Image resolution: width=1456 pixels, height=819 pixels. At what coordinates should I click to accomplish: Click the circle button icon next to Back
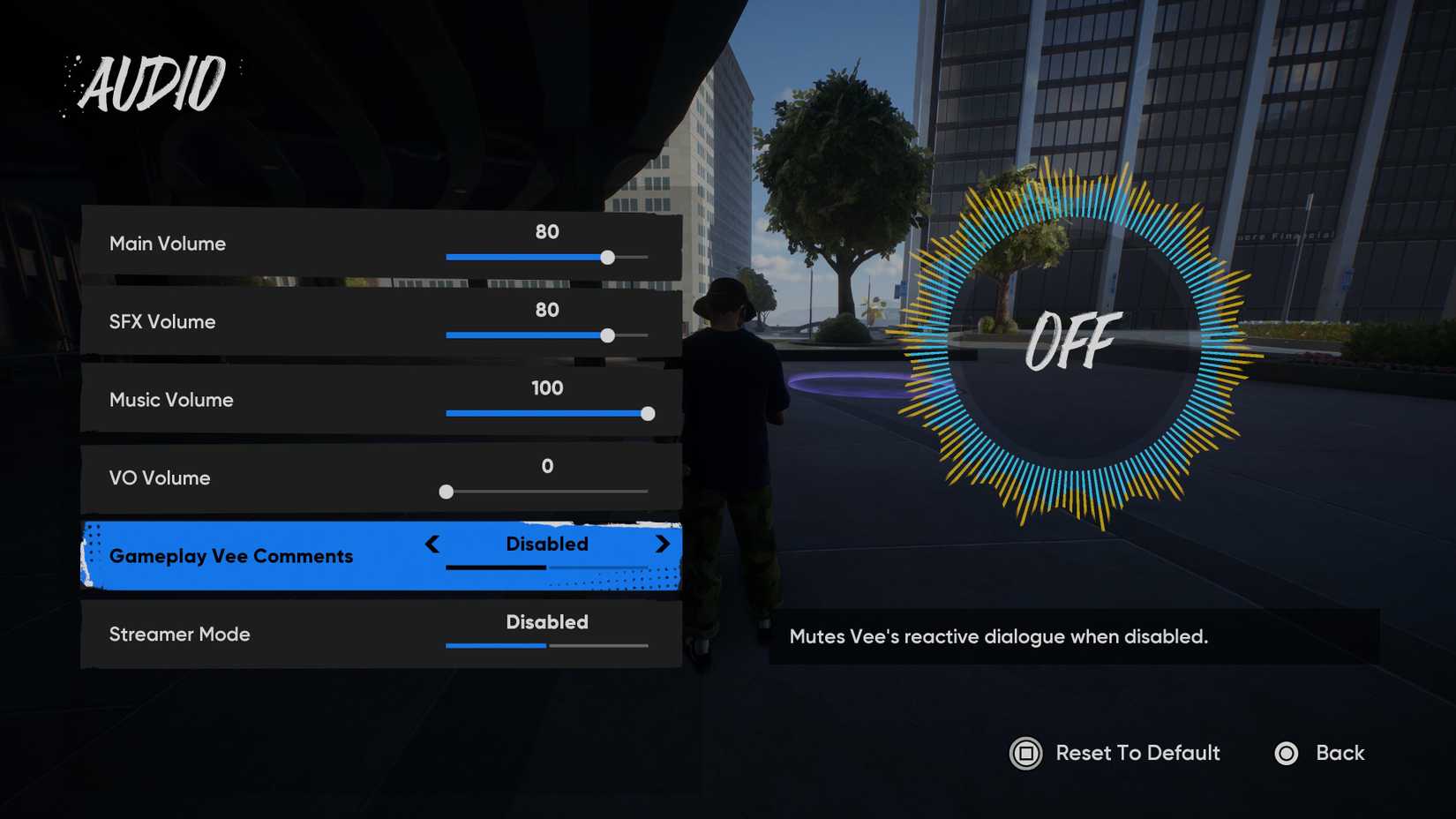coord(1287,754)
